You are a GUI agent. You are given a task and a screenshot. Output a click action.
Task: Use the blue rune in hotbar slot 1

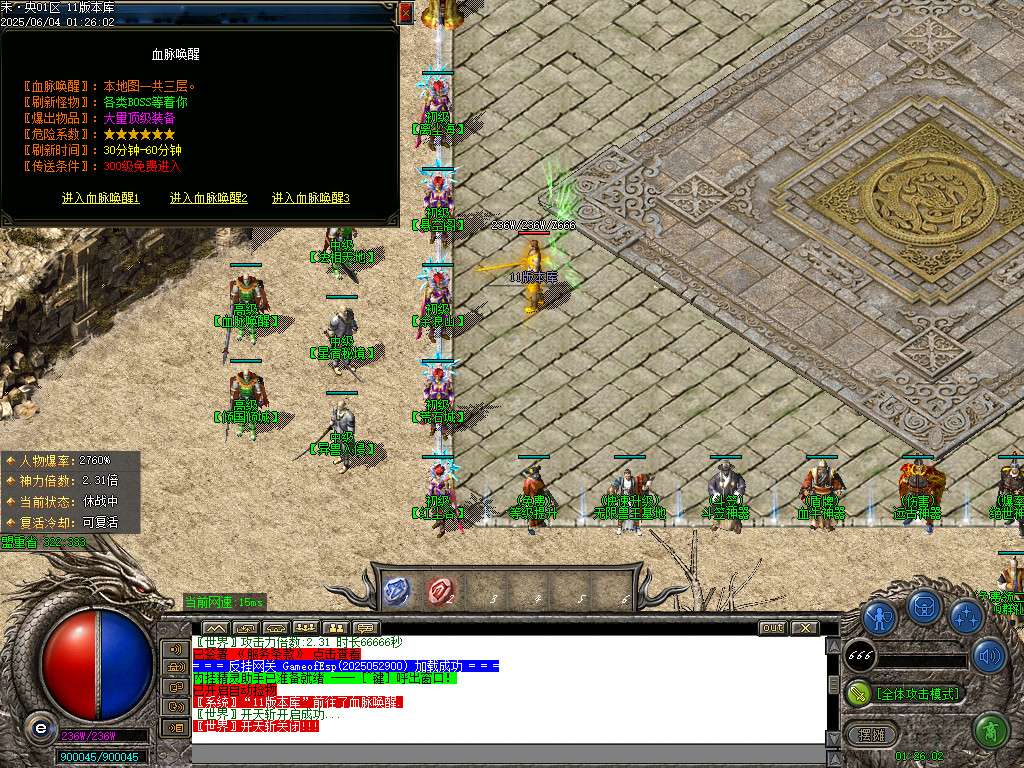pos(397,592)
